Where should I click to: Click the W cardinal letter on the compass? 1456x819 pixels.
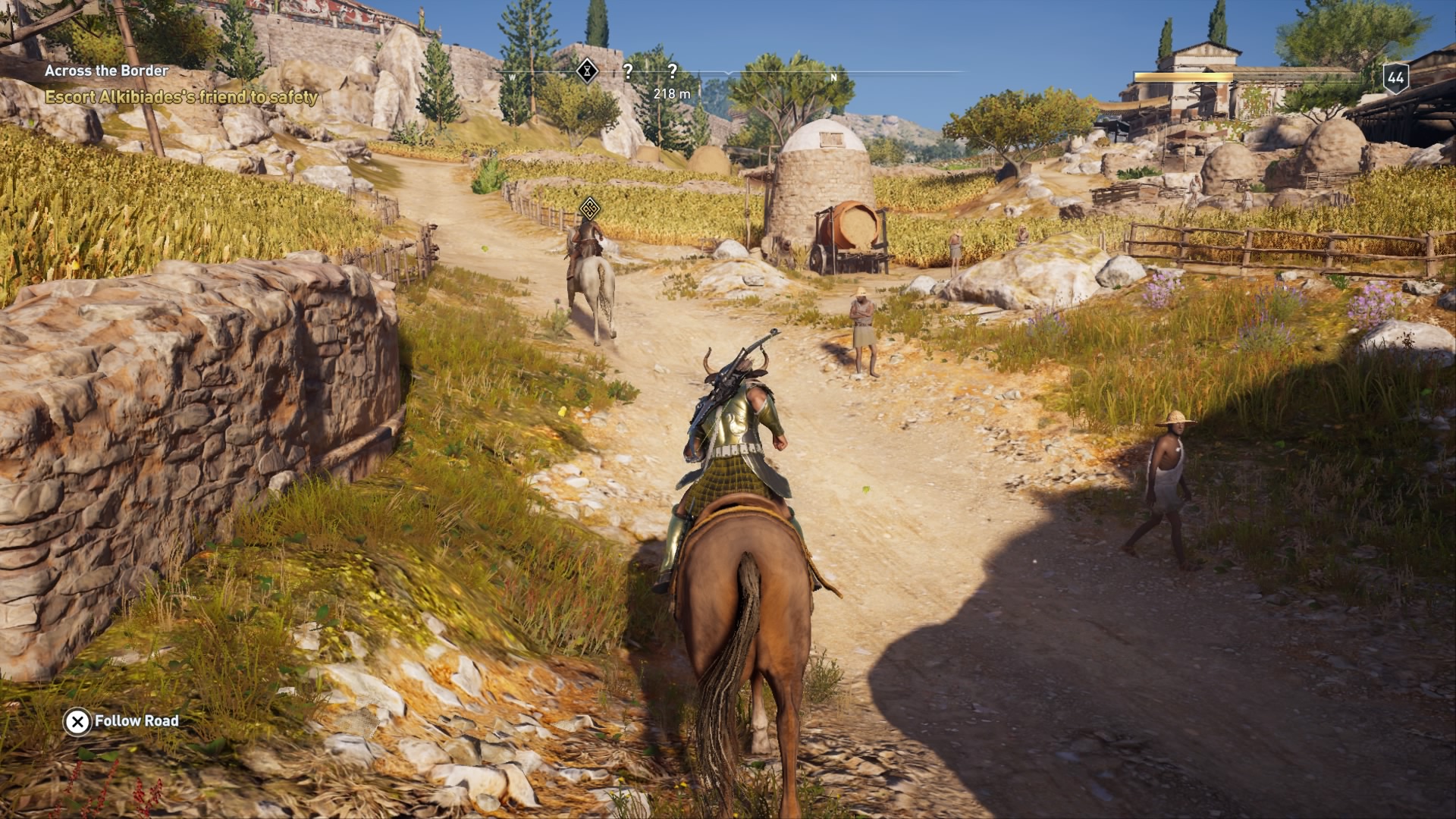click(513, 76)
